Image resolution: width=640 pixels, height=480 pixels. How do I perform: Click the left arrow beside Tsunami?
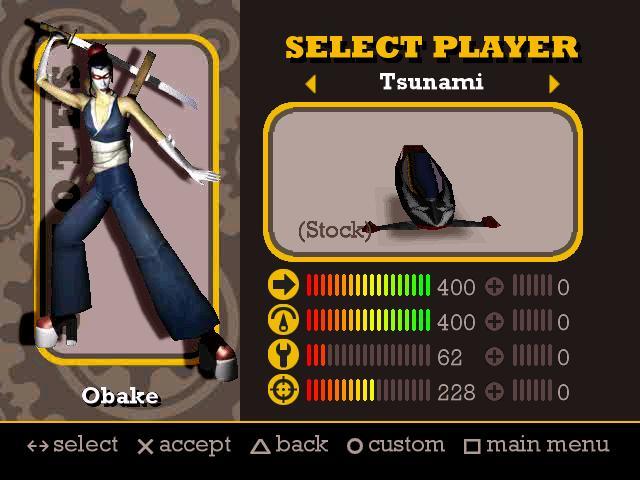310,84
